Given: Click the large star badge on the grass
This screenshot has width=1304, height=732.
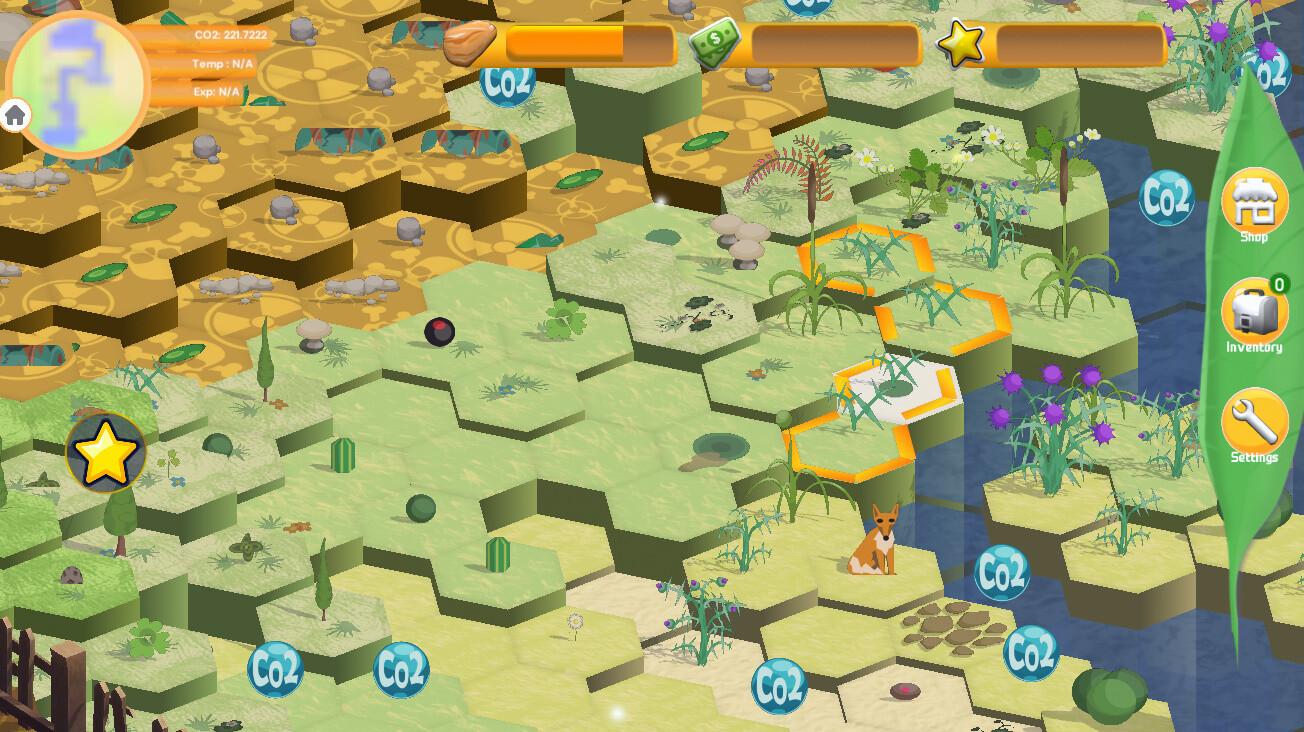Looking at the screenshot, I should 105,452.
